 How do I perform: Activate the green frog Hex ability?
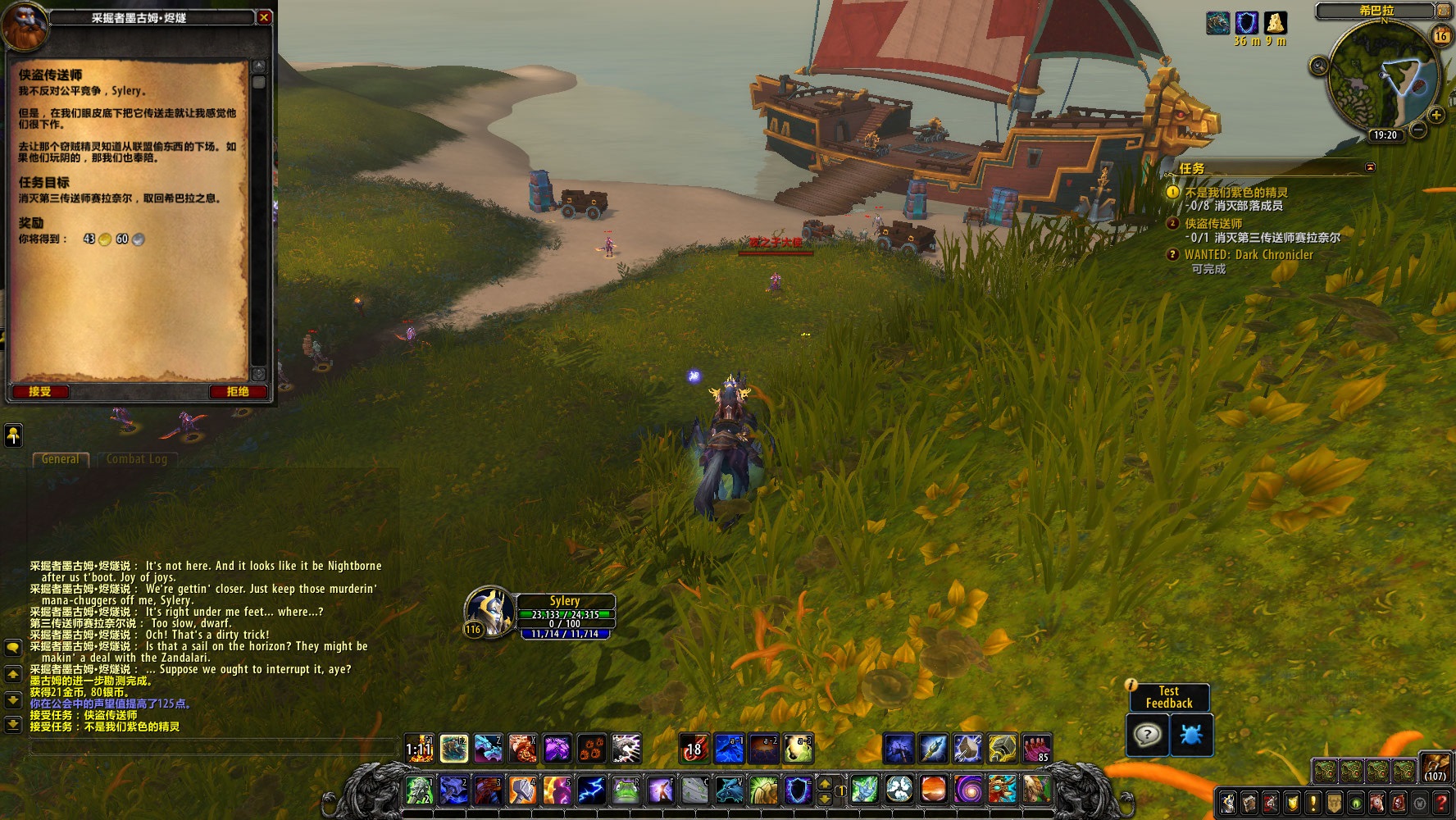click(x=626, y=790)
